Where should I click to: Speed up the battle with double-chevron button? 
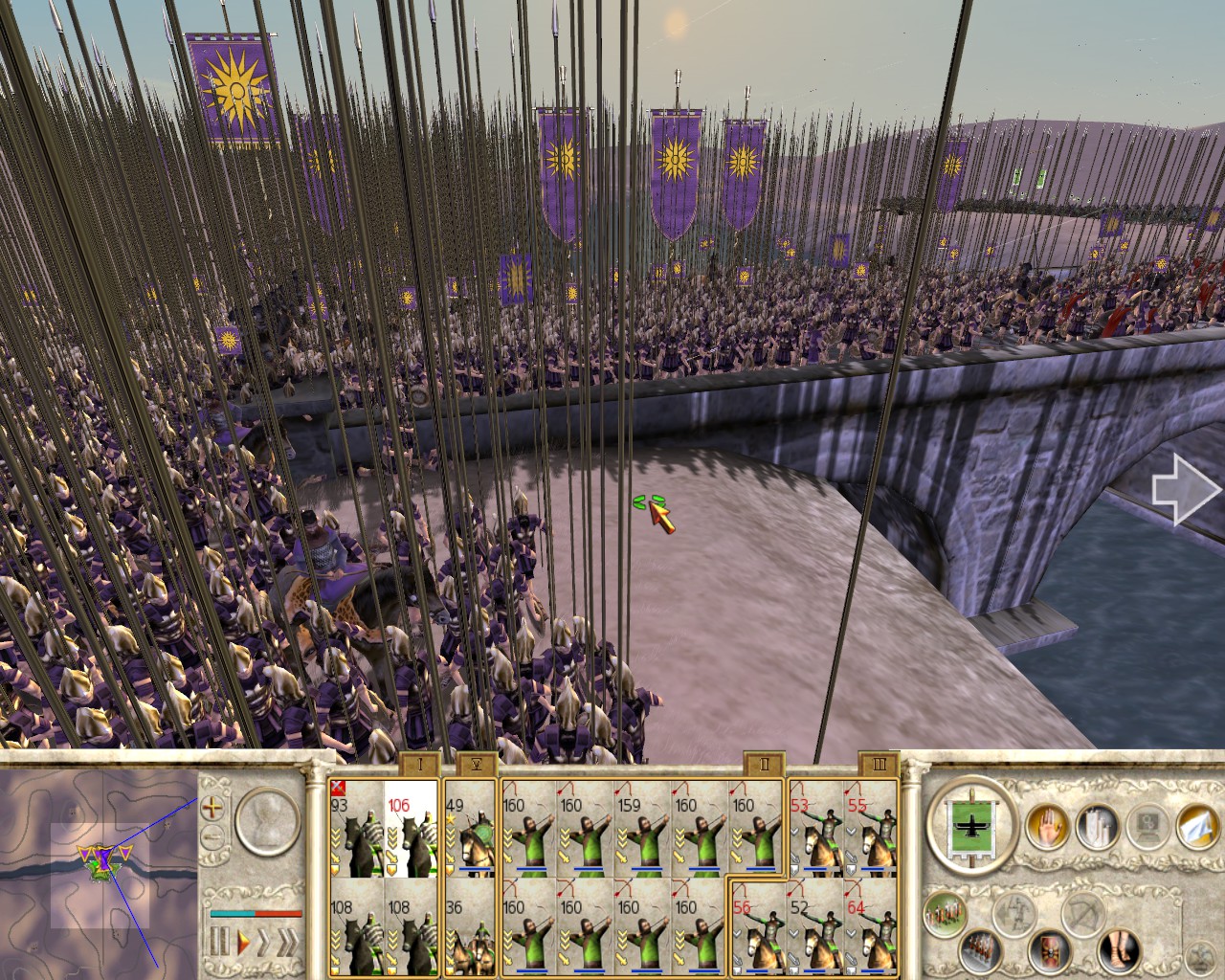tap(289, 940)
